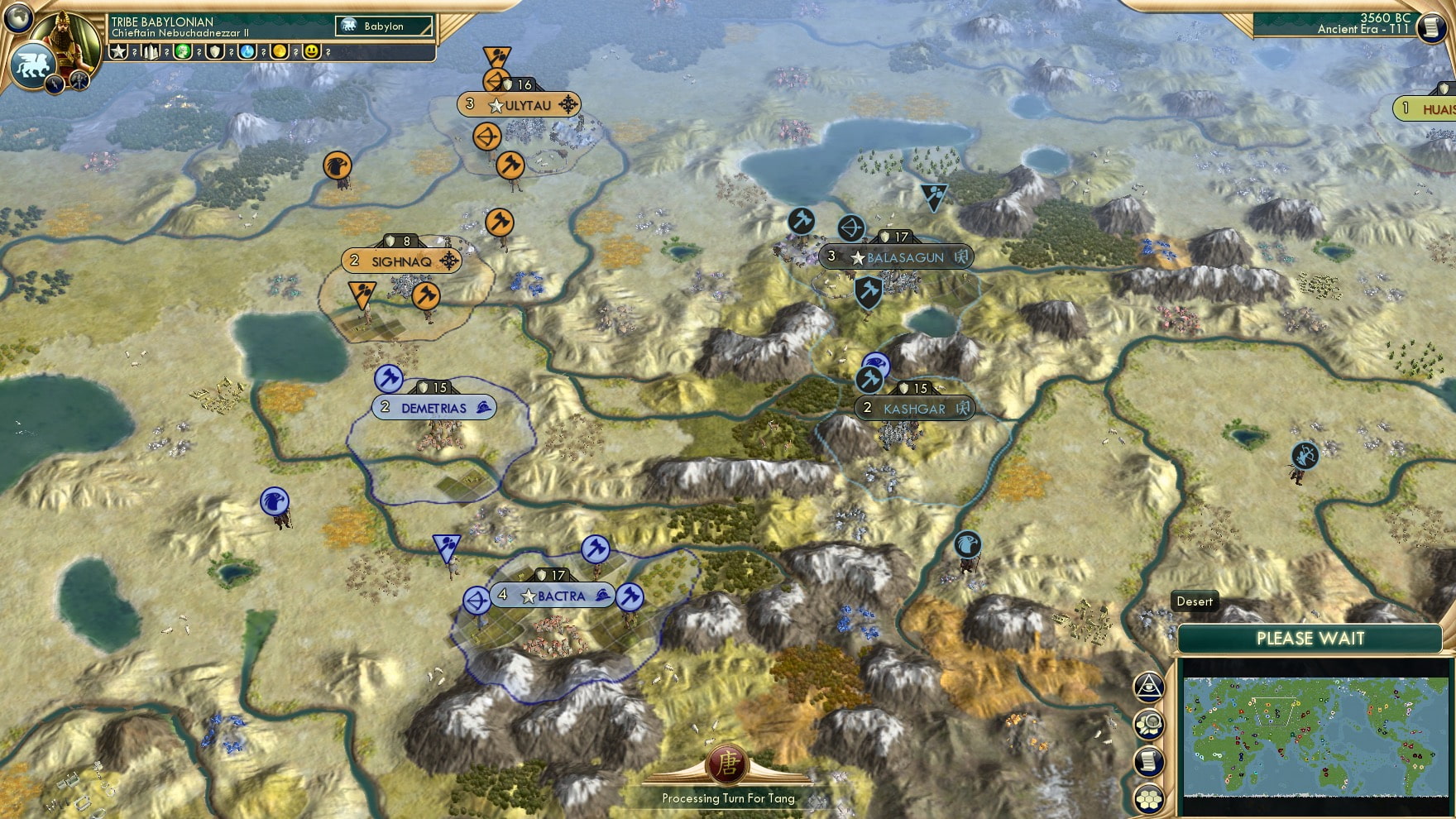Screen dimensions: 1456x819
Task: Open the Bactra city banner
Action: (553, 596)
